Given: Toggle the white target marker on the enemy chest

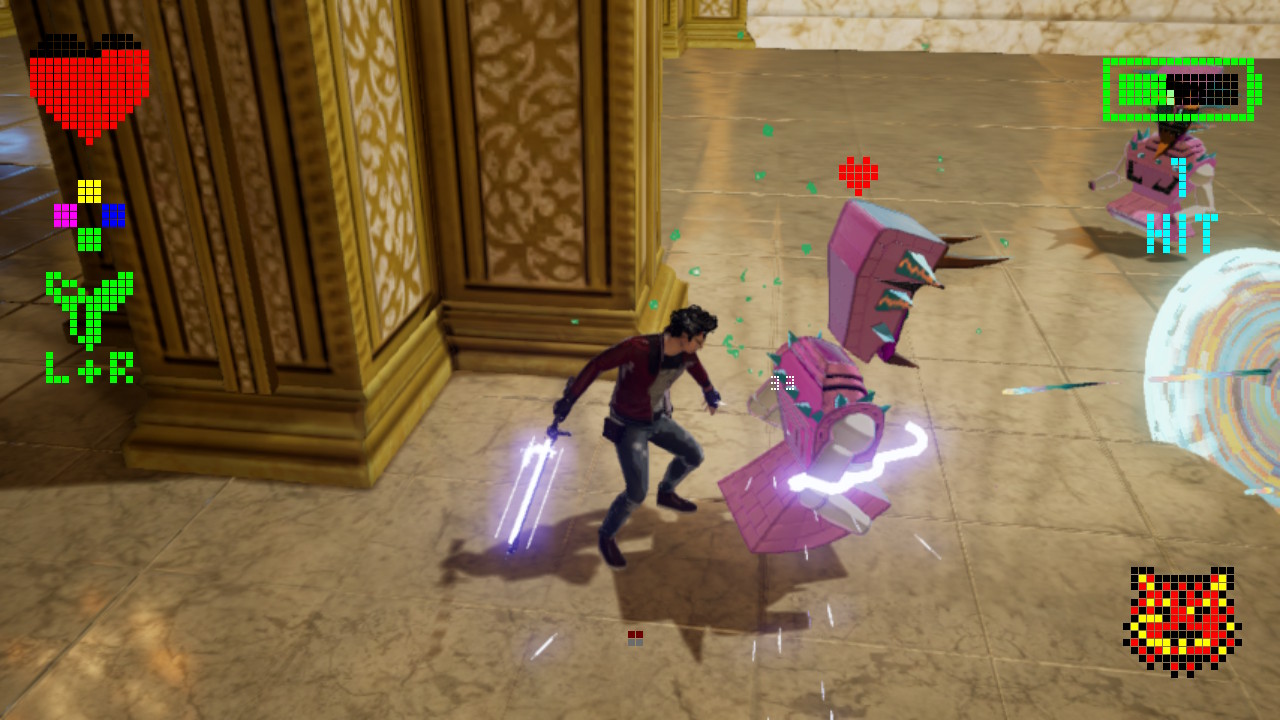Looking at the screenshot, I should point(783,380).
